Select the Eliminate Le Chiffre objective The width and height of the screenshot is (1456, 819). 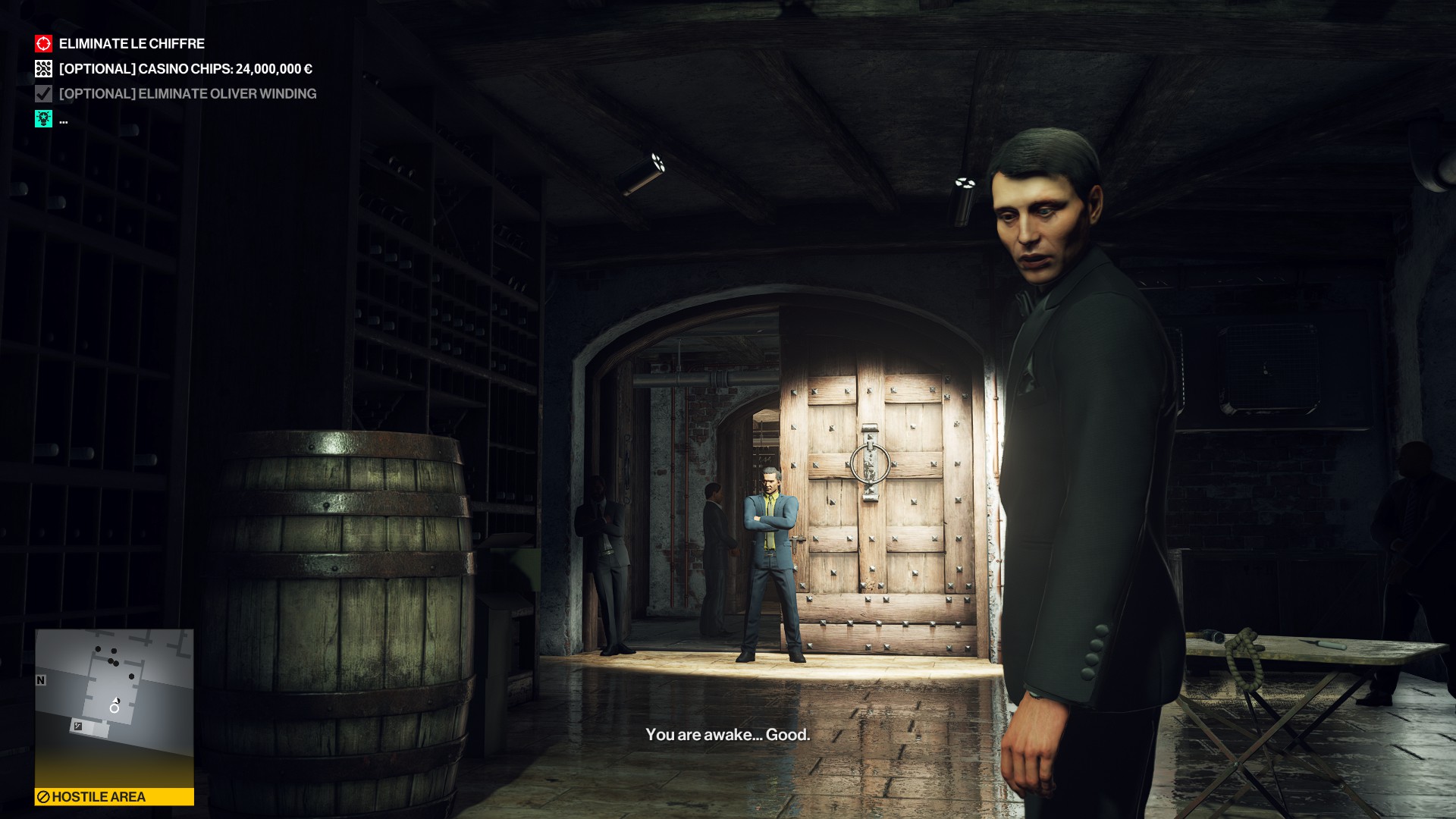coord(131,44)
